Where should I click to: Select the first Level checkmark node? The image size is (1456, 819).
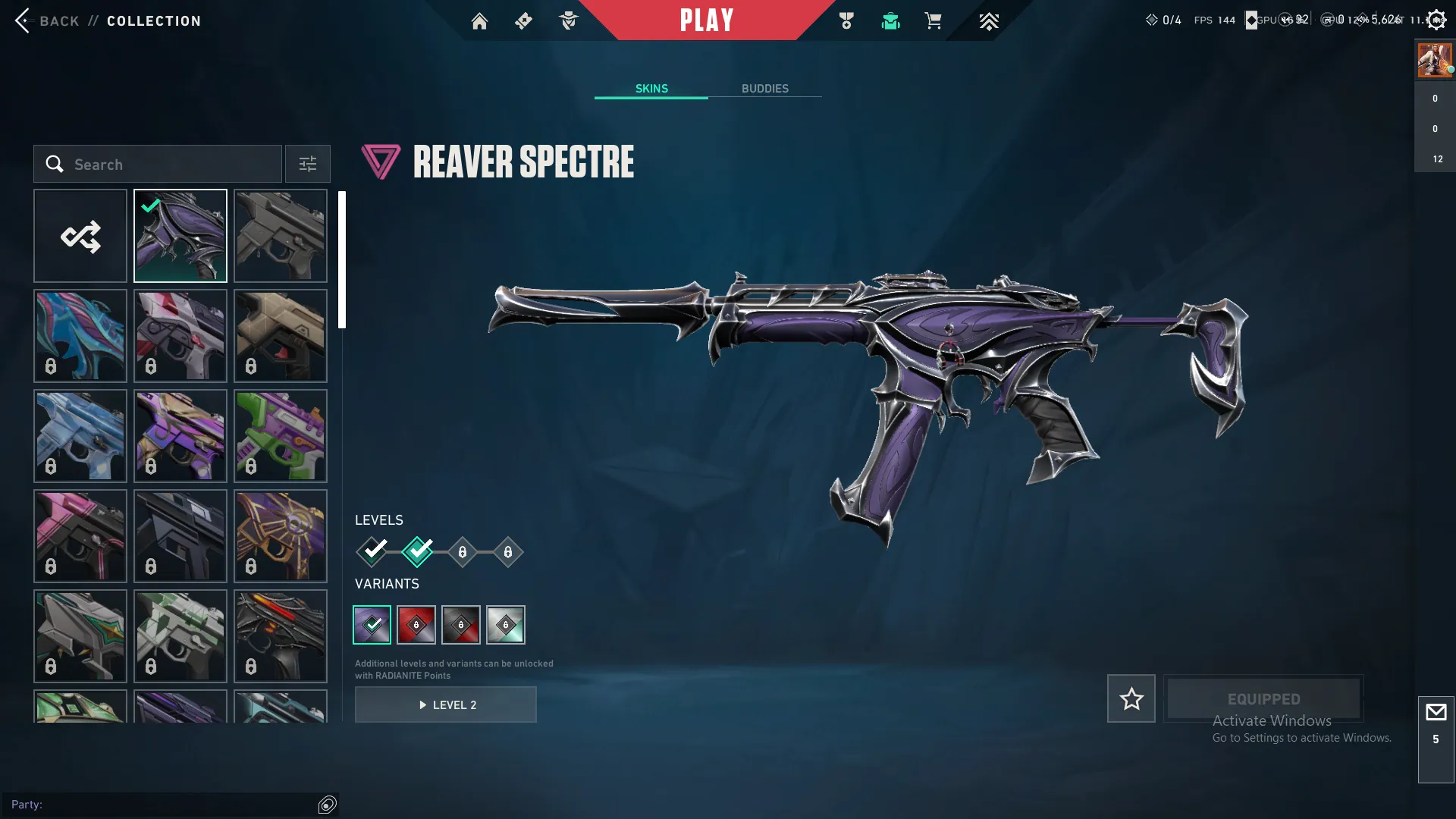[x=372, y=552]
